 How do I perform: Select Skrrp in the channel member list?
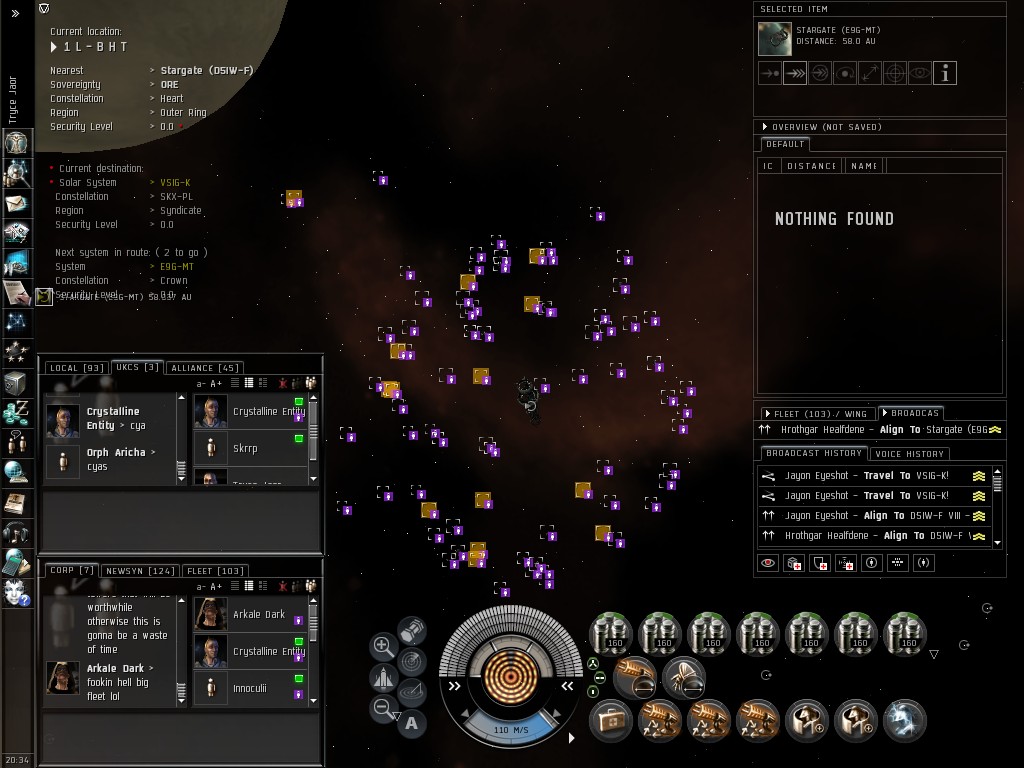pos(245,449)
